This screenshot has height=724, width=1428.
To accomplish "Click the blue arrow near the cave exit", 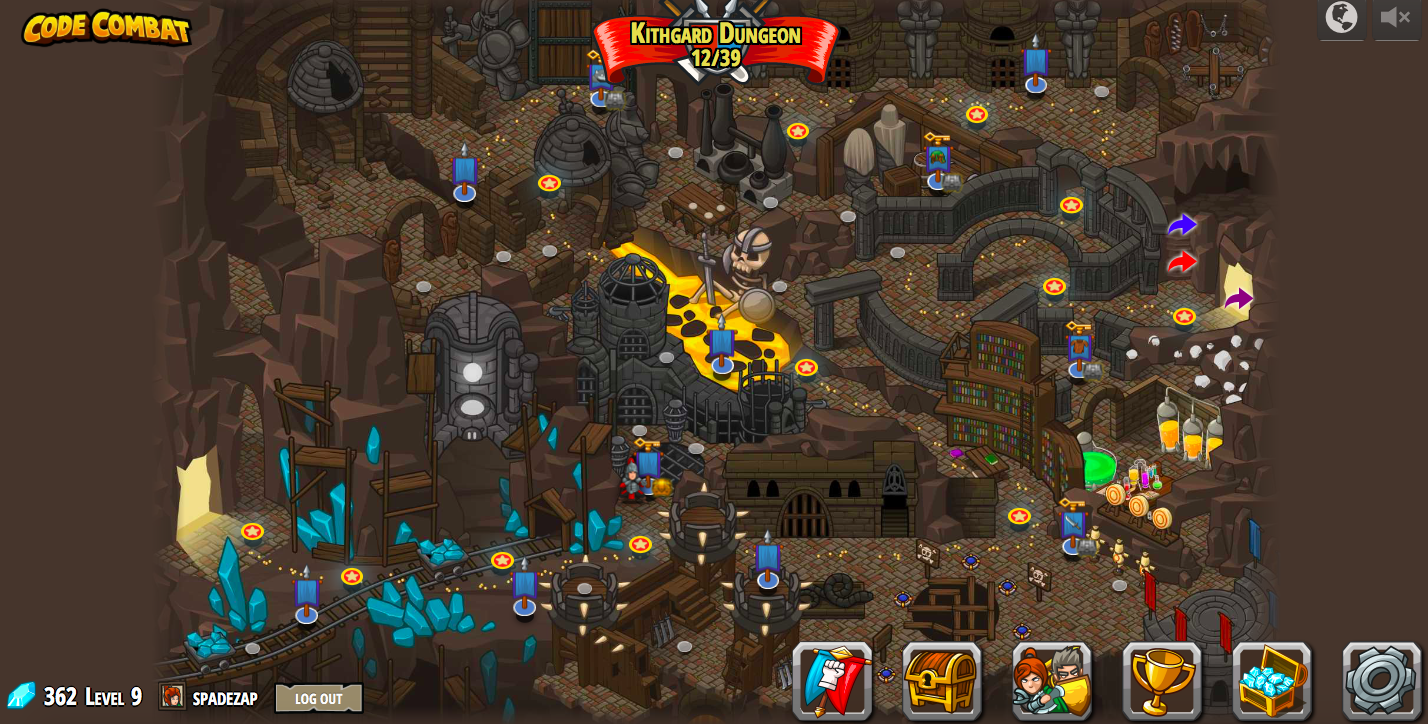I will coord(1182,225).
